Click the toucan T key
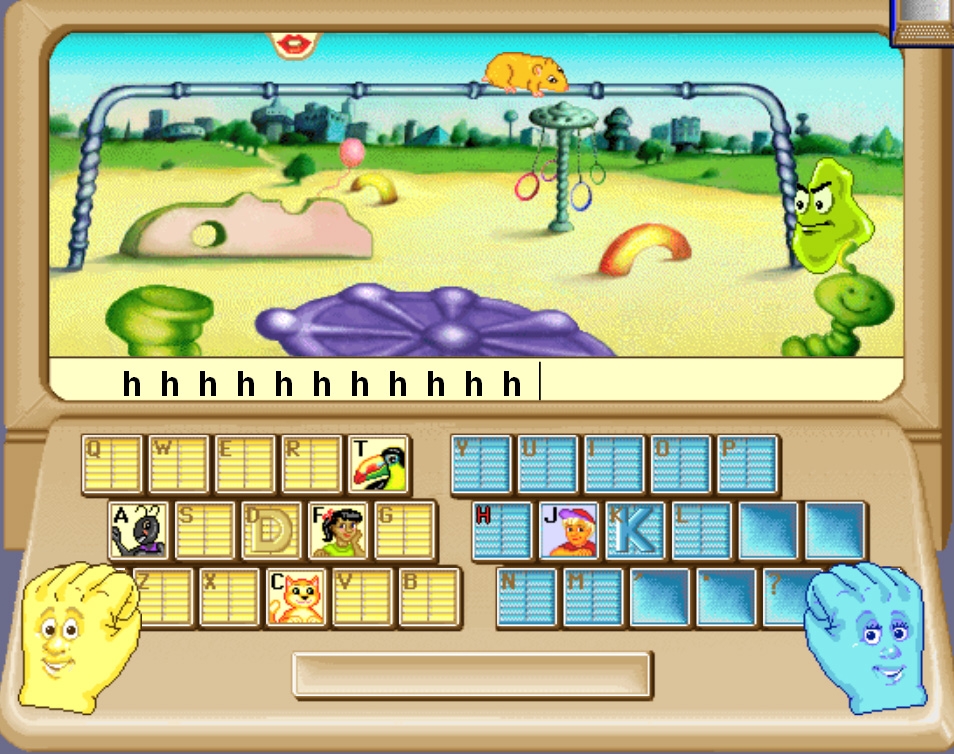The height and width of the screenshot is (754, 954). click(x=378, y=464)
